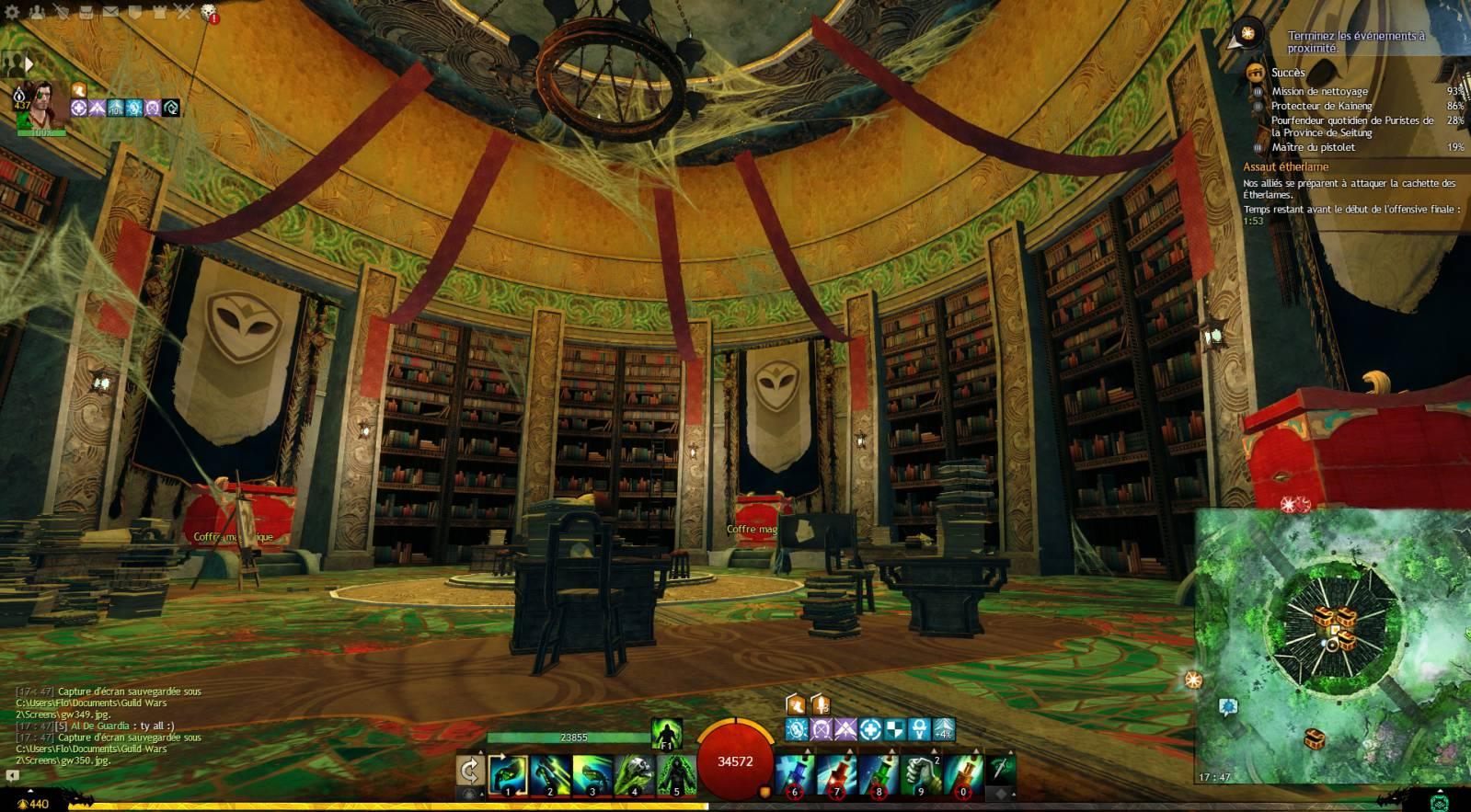The image size is (1471, 812).
Task: Click the chat log message area
Action: click(x=110, y=726)
